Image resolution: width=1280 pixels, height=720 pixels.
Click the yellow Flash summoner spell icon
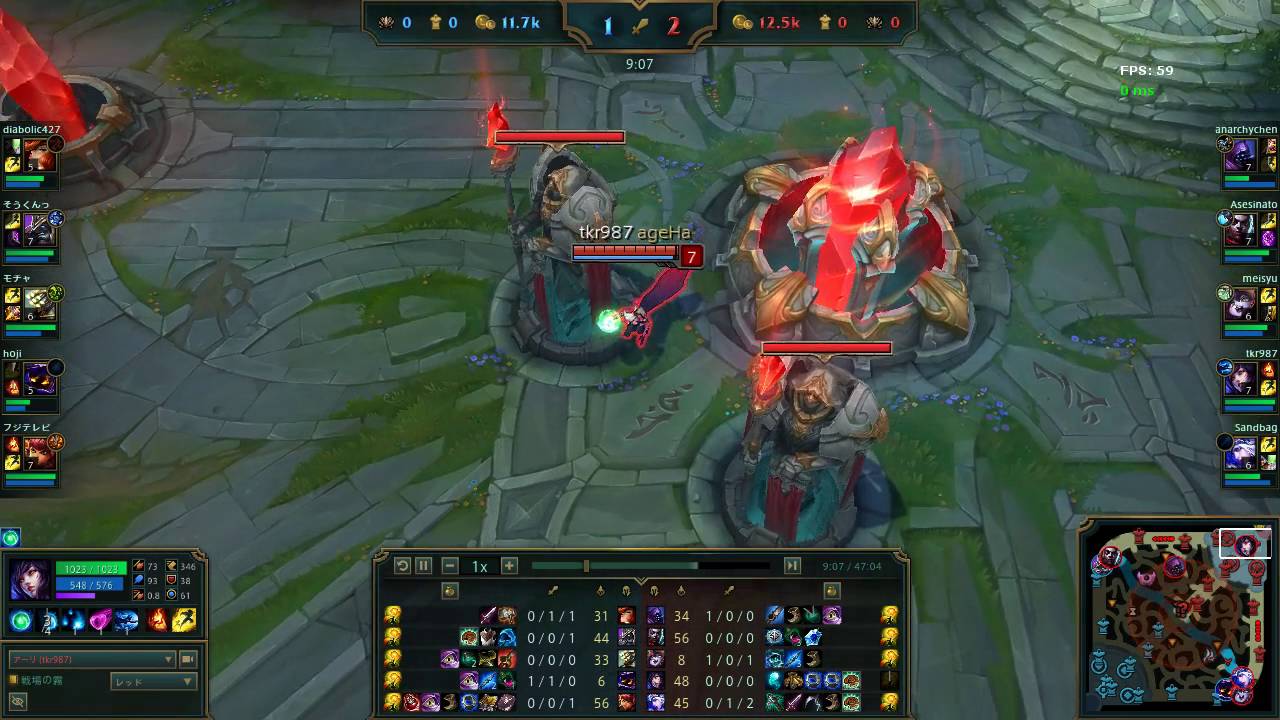[x=184, y=621]
